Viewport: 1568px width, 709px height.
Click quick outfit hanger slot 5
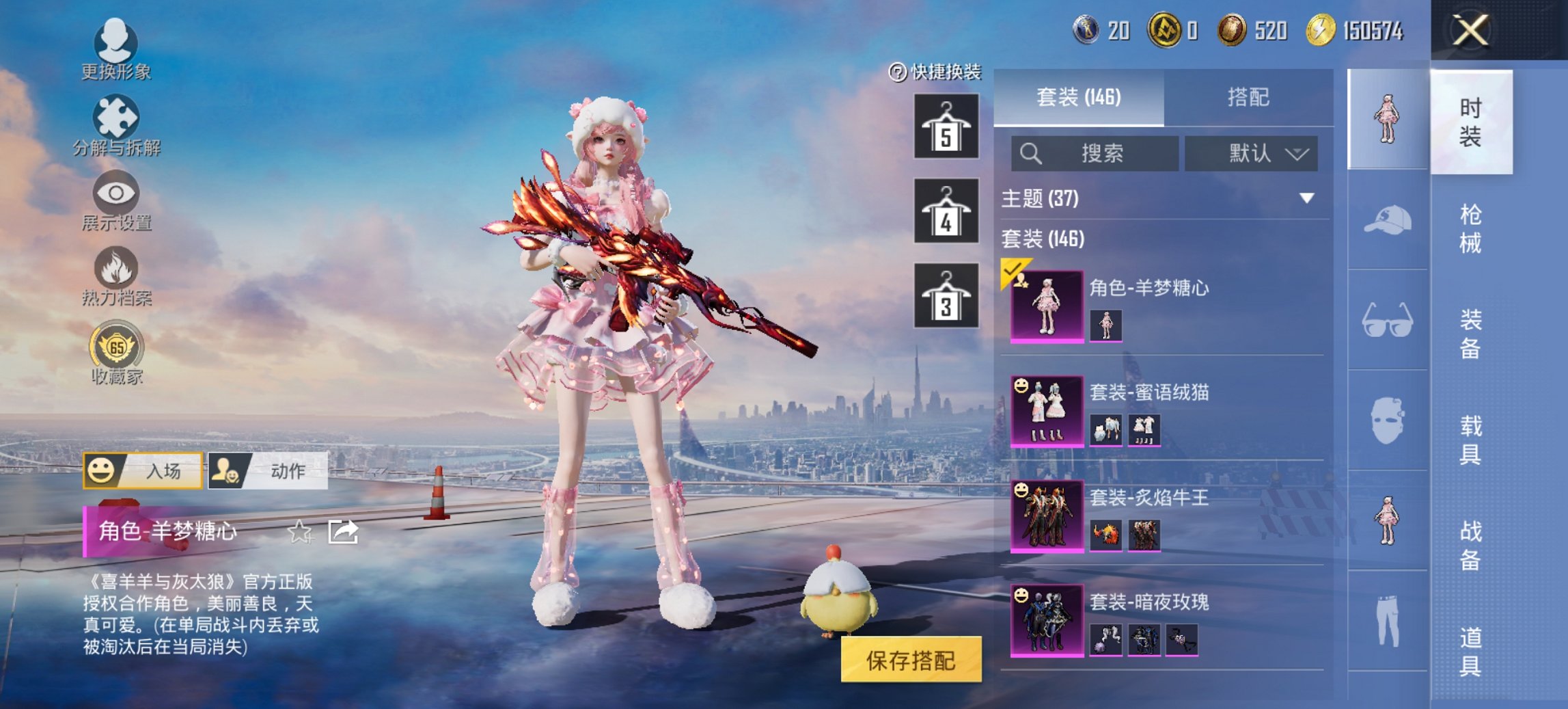click(x=948, y=124)
